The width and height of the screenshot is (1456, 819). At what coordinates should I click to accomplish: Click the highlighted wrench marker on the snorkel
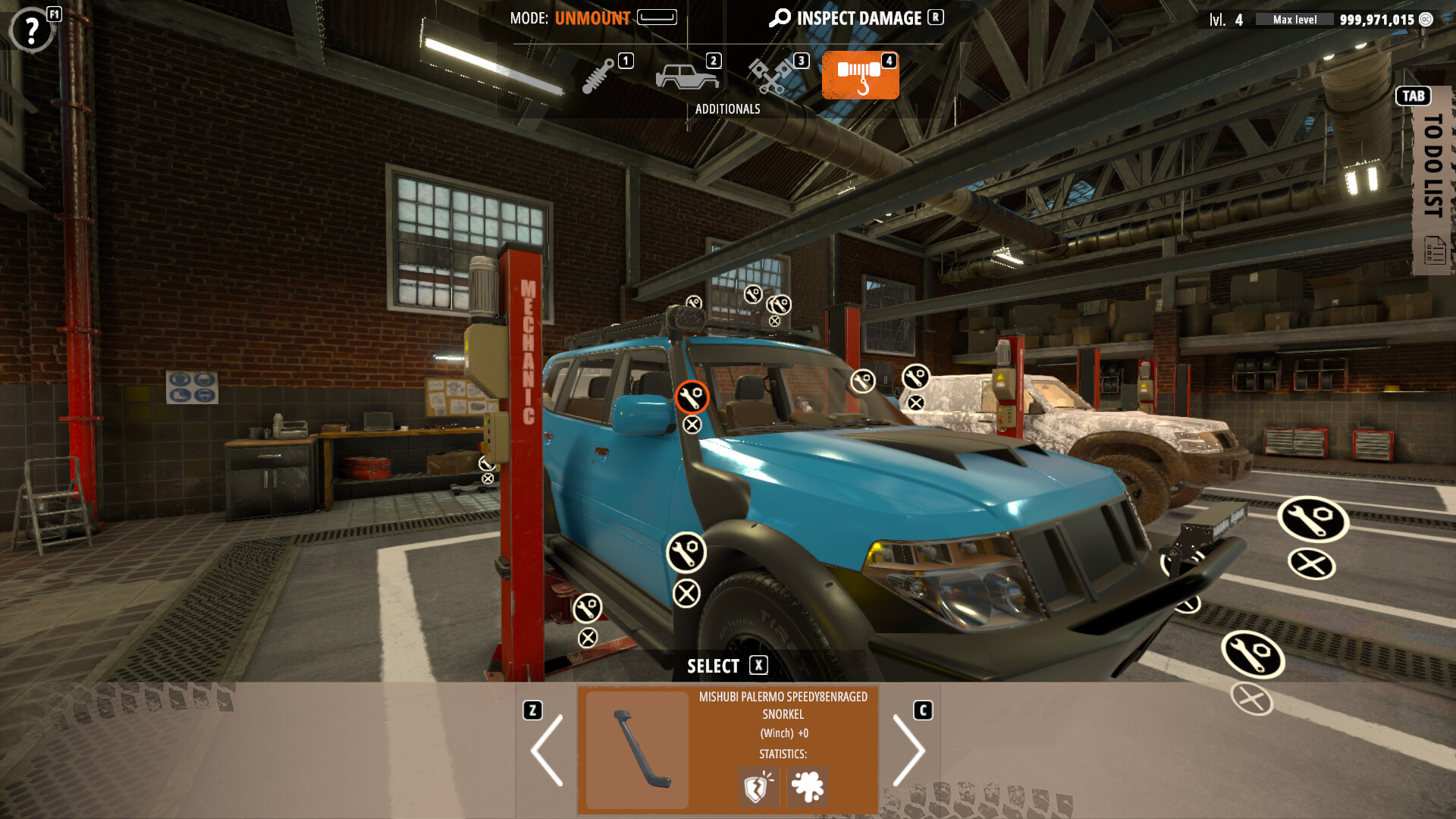(691, 395)
